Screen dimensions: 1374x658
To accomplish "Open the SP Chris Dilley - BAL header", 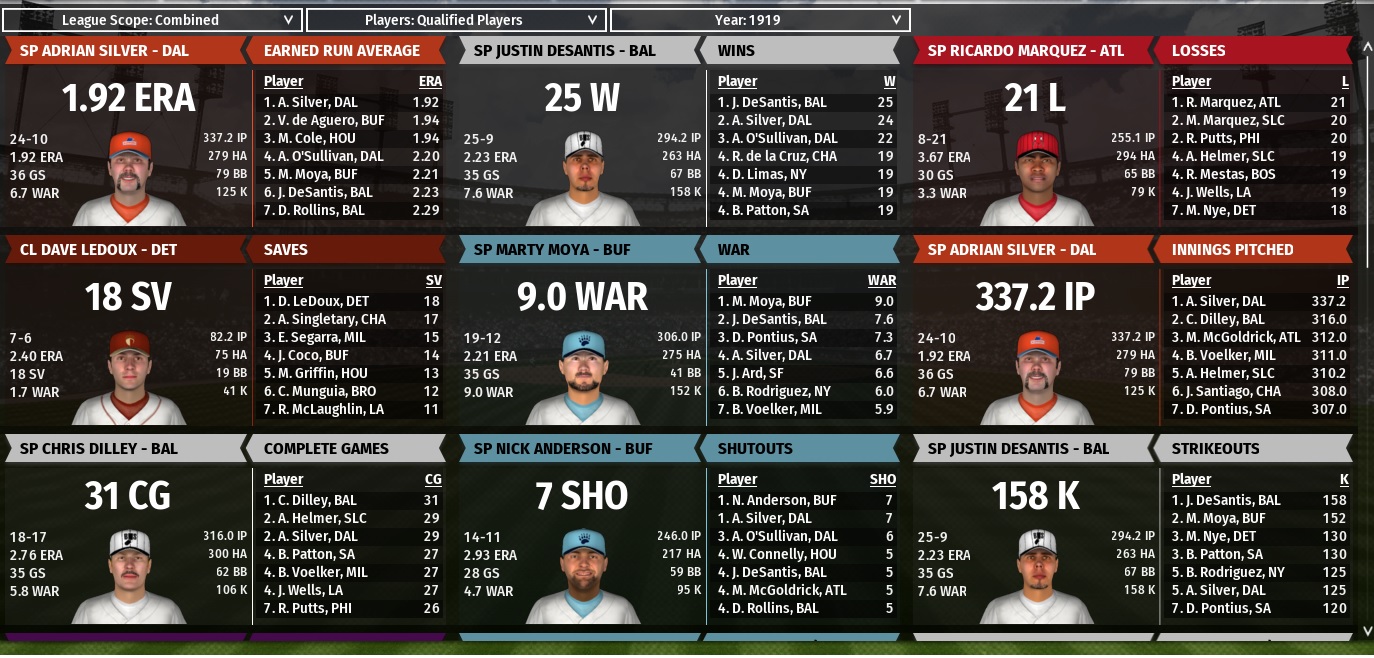I will (x=98, y=449).
